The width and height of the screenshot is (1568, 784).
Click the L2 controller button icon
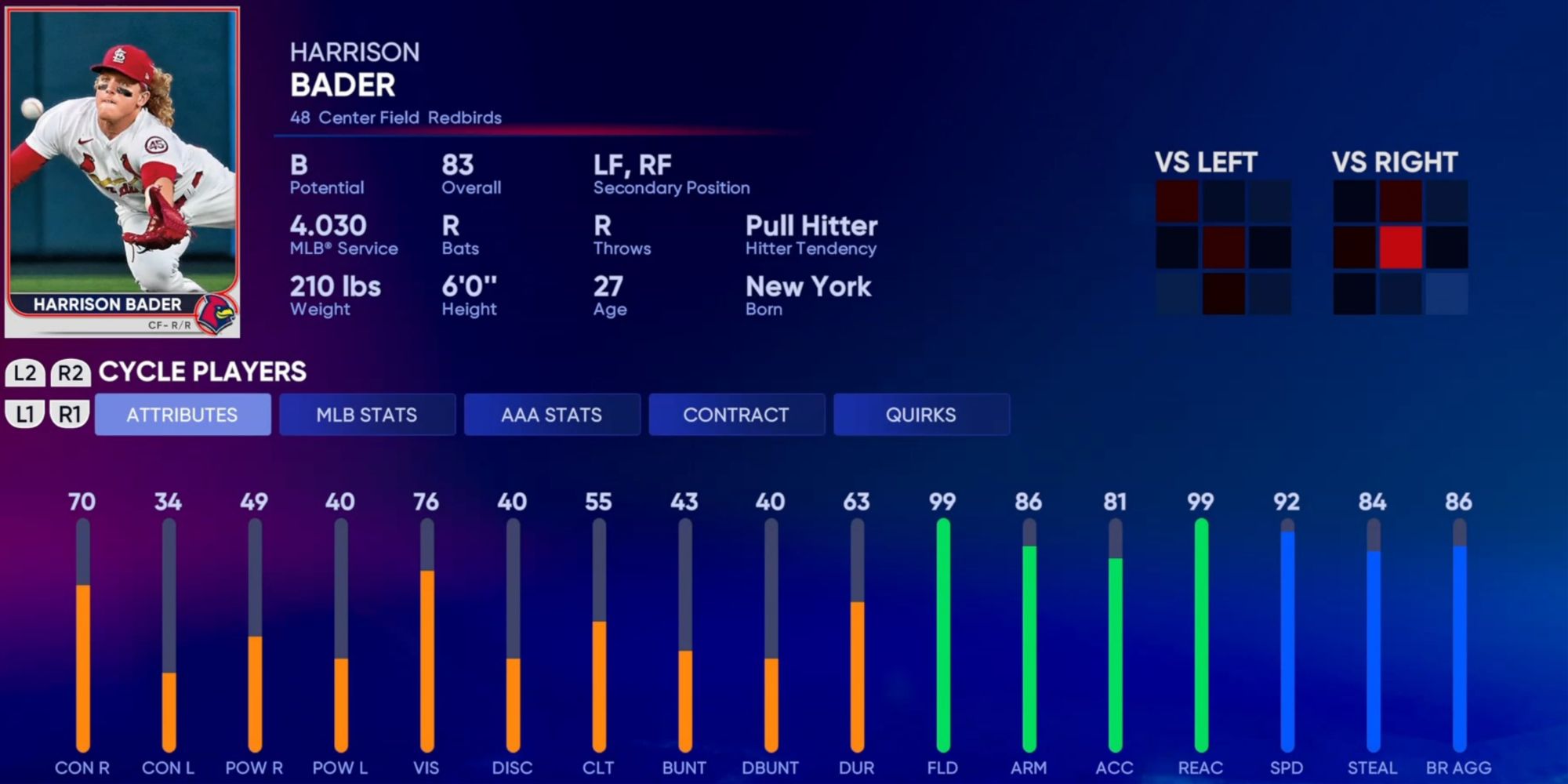(24, 372)
